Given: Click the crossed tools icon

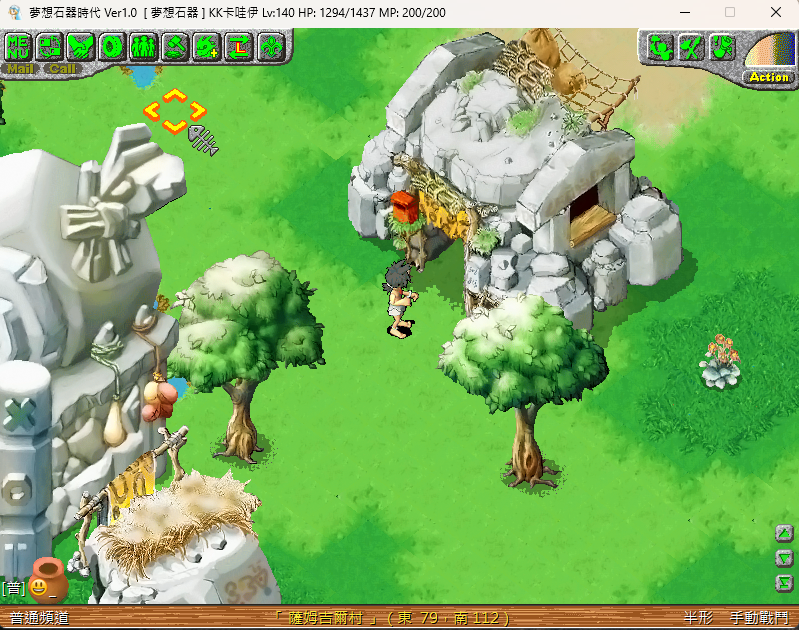Looking at the screenshot, I should coord(691,47).
